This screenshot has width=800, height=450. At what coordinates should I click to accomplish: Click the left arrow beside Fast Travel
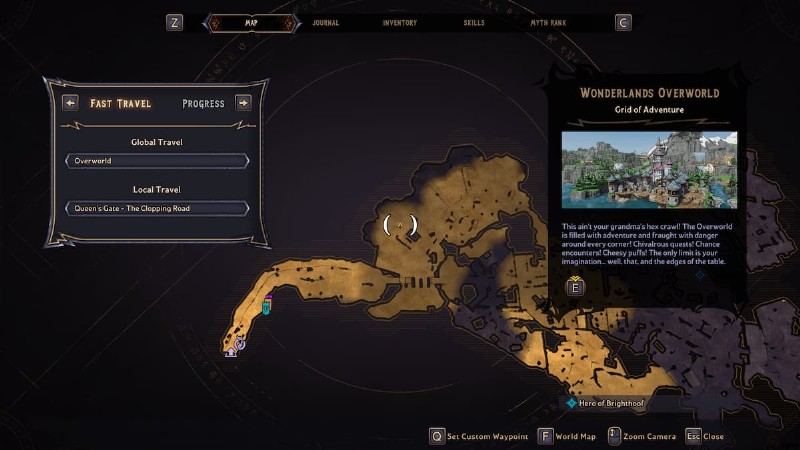70,102
